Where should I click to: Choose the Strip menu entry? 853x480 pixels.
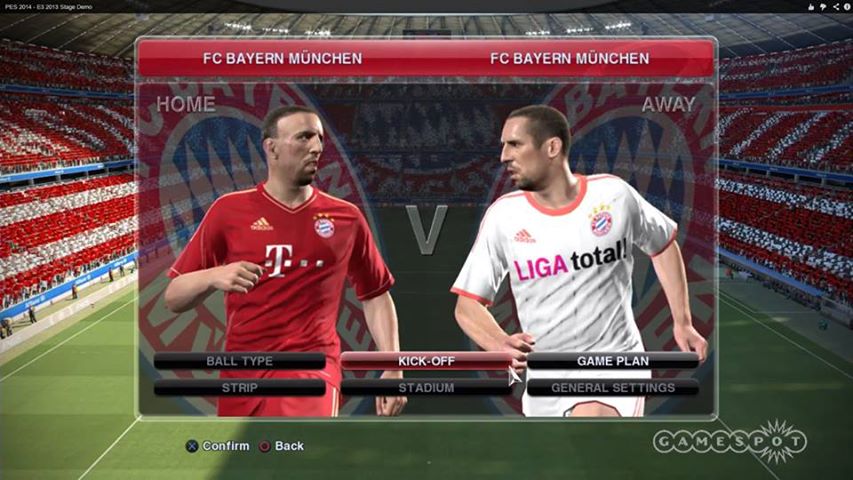[x=239, y=387]
